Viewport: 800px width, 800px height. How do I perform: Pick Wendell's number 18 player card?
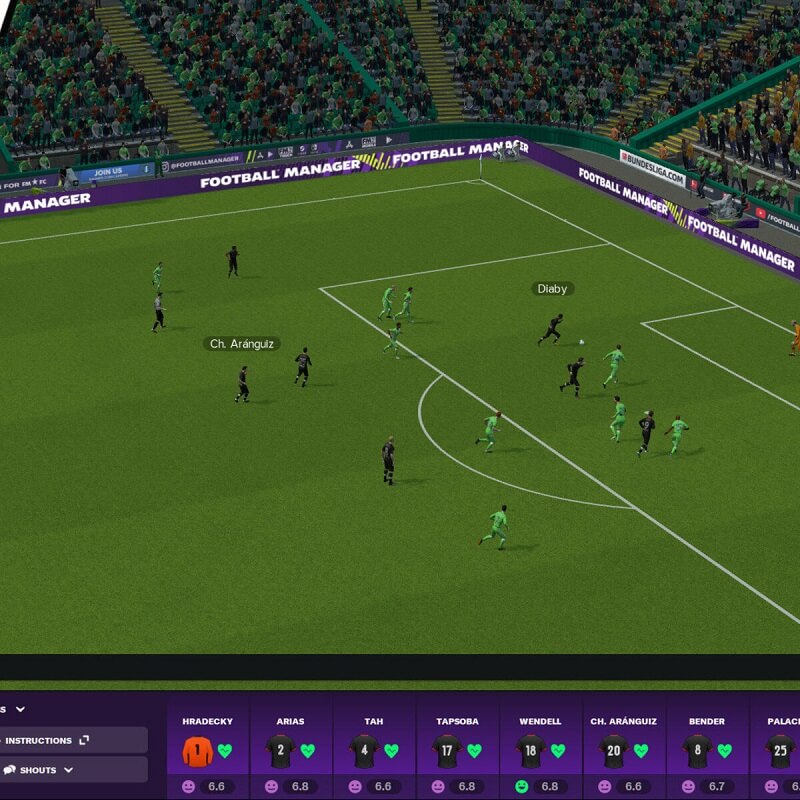541,748
